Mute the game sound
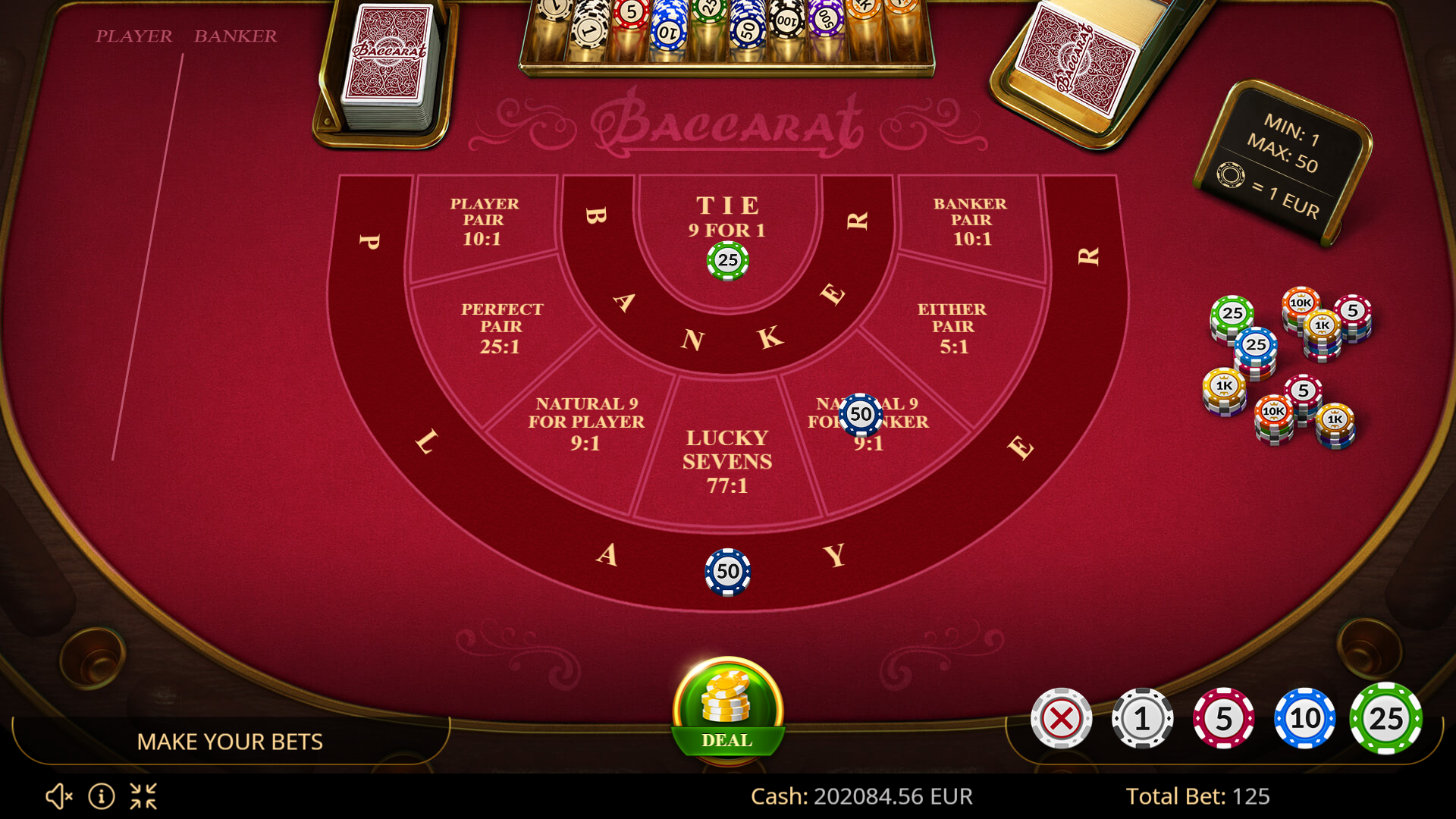1456x819 pixels. point(59,796)
